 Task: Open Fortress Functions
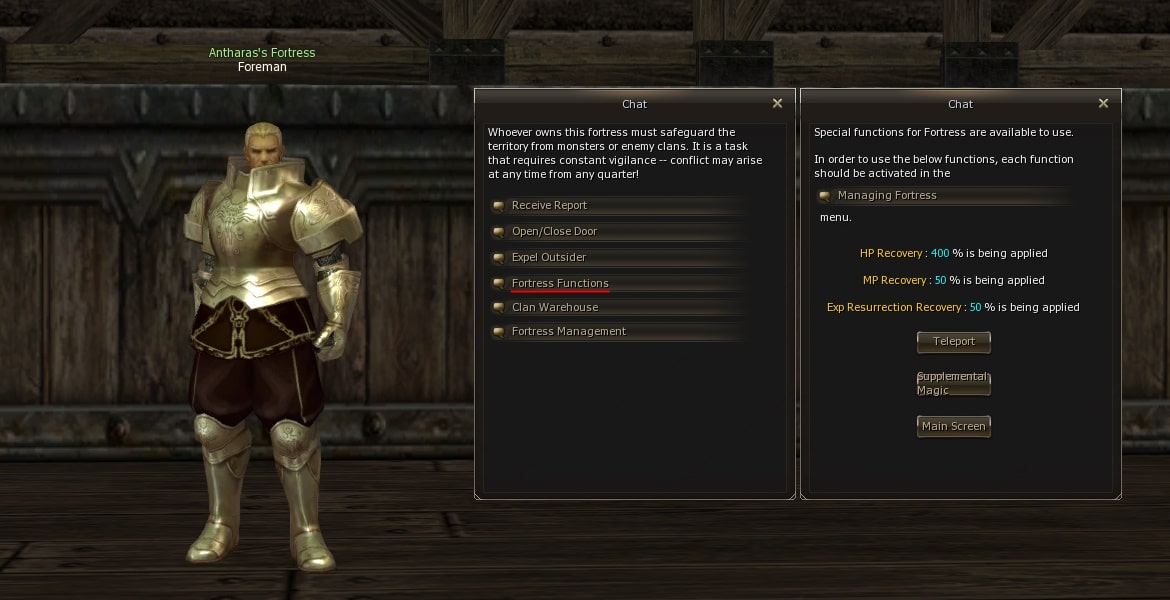560,284
